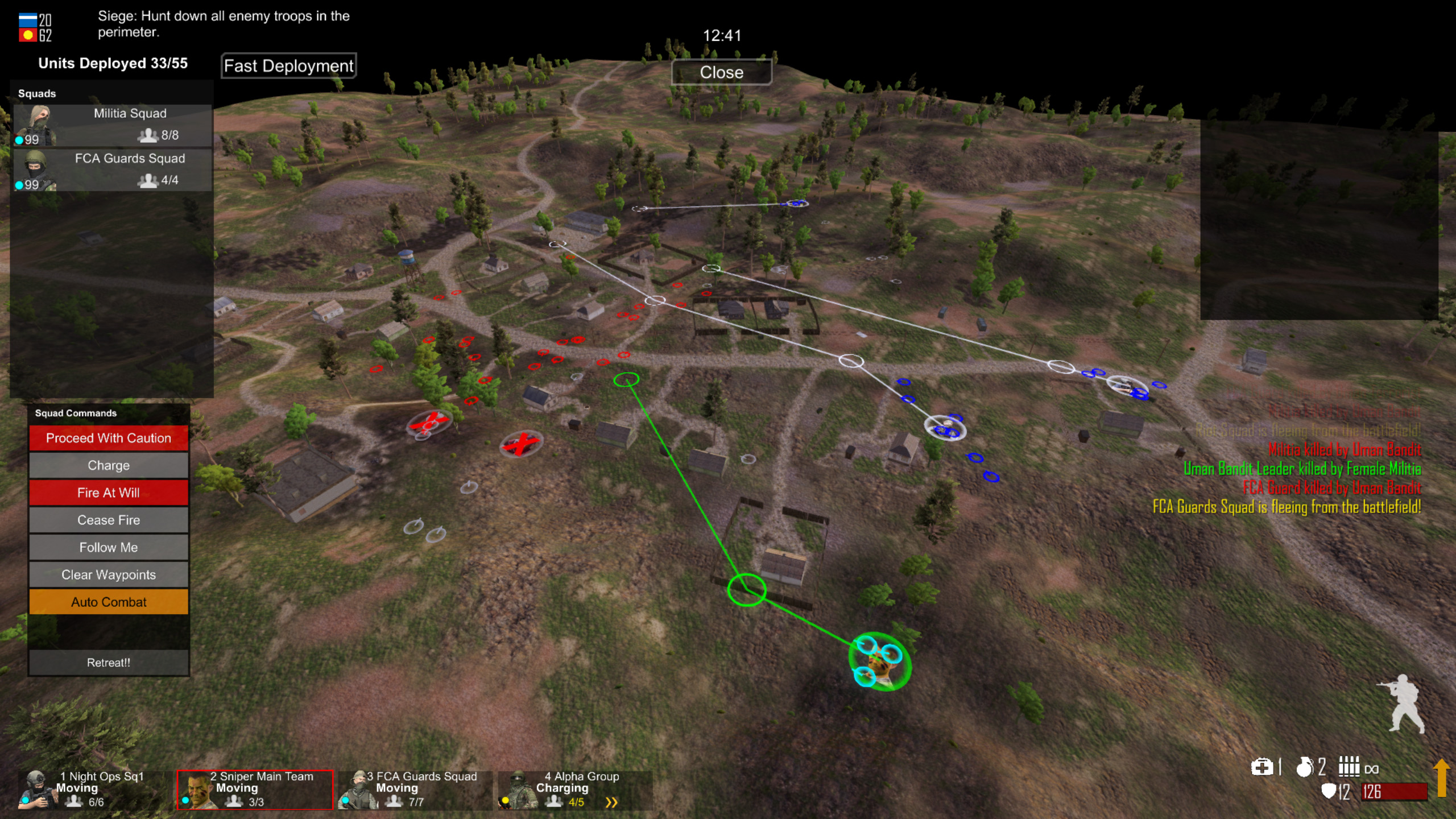Clear Waypoints for the squad
1456x819 pixels.
pyautogui.click(x=109, y=574)
